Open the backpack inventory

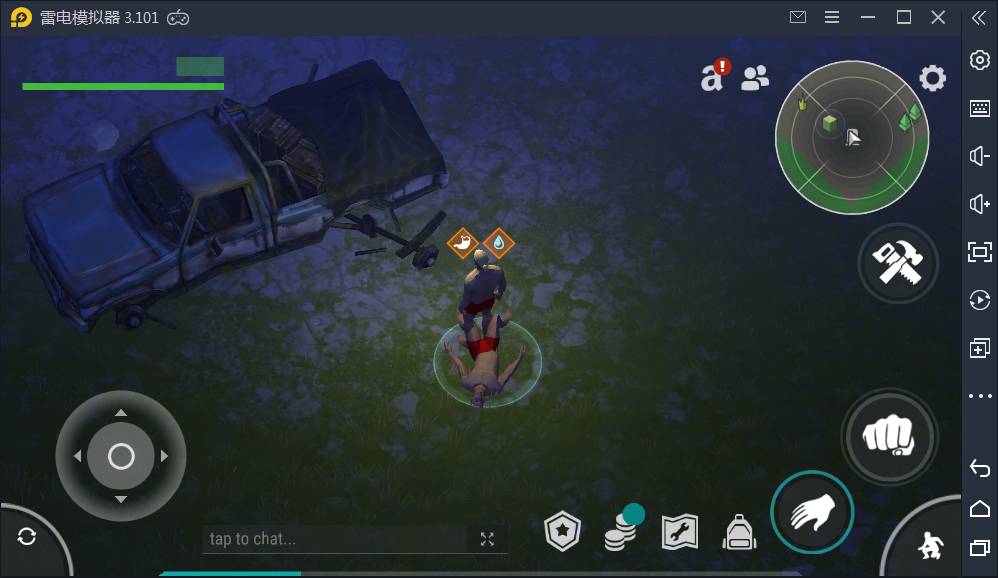[x=740, y=533]
